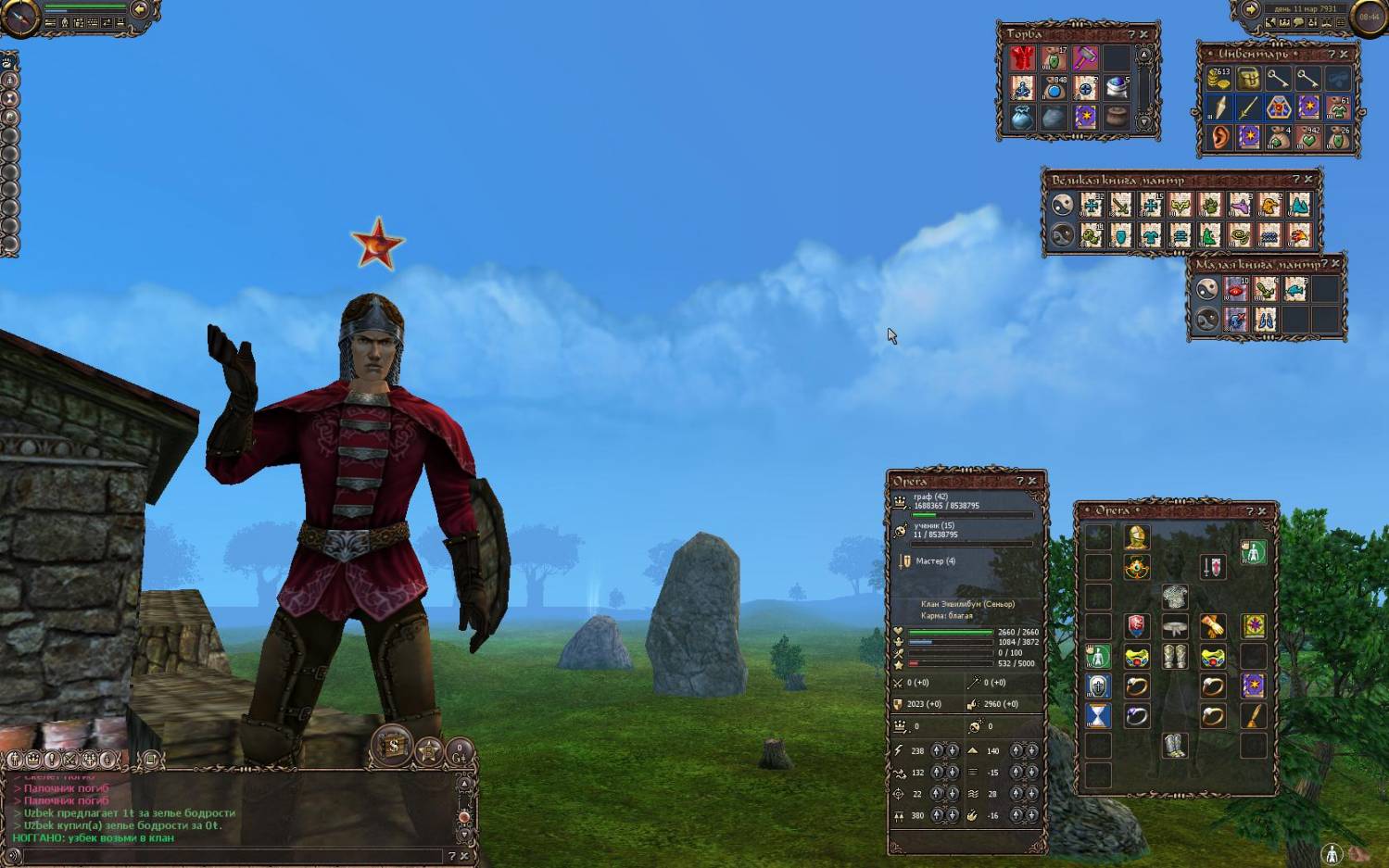The width and height of the screenshot is (1389, 868).
Task: Cast the sword mantra scroll
Action: point(1121,205)
